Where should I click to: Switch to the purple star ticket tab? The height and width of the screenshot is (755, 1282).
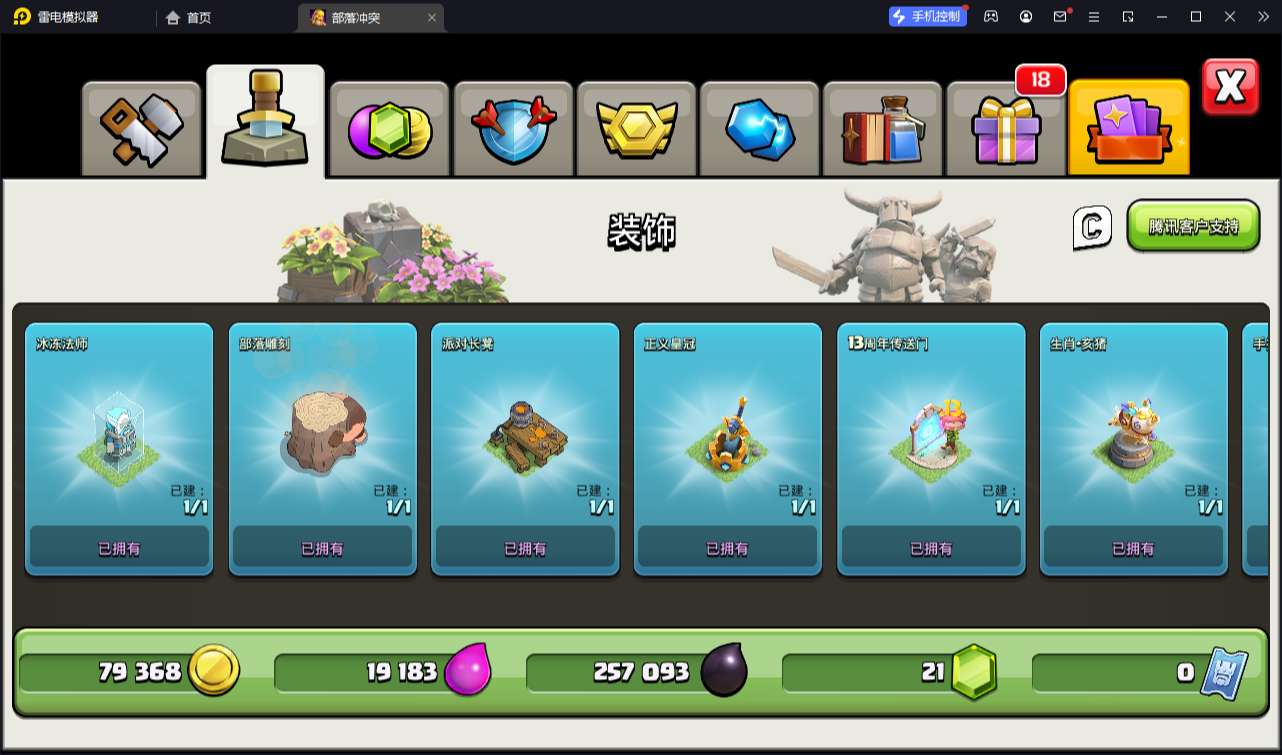coord(1129,129)
